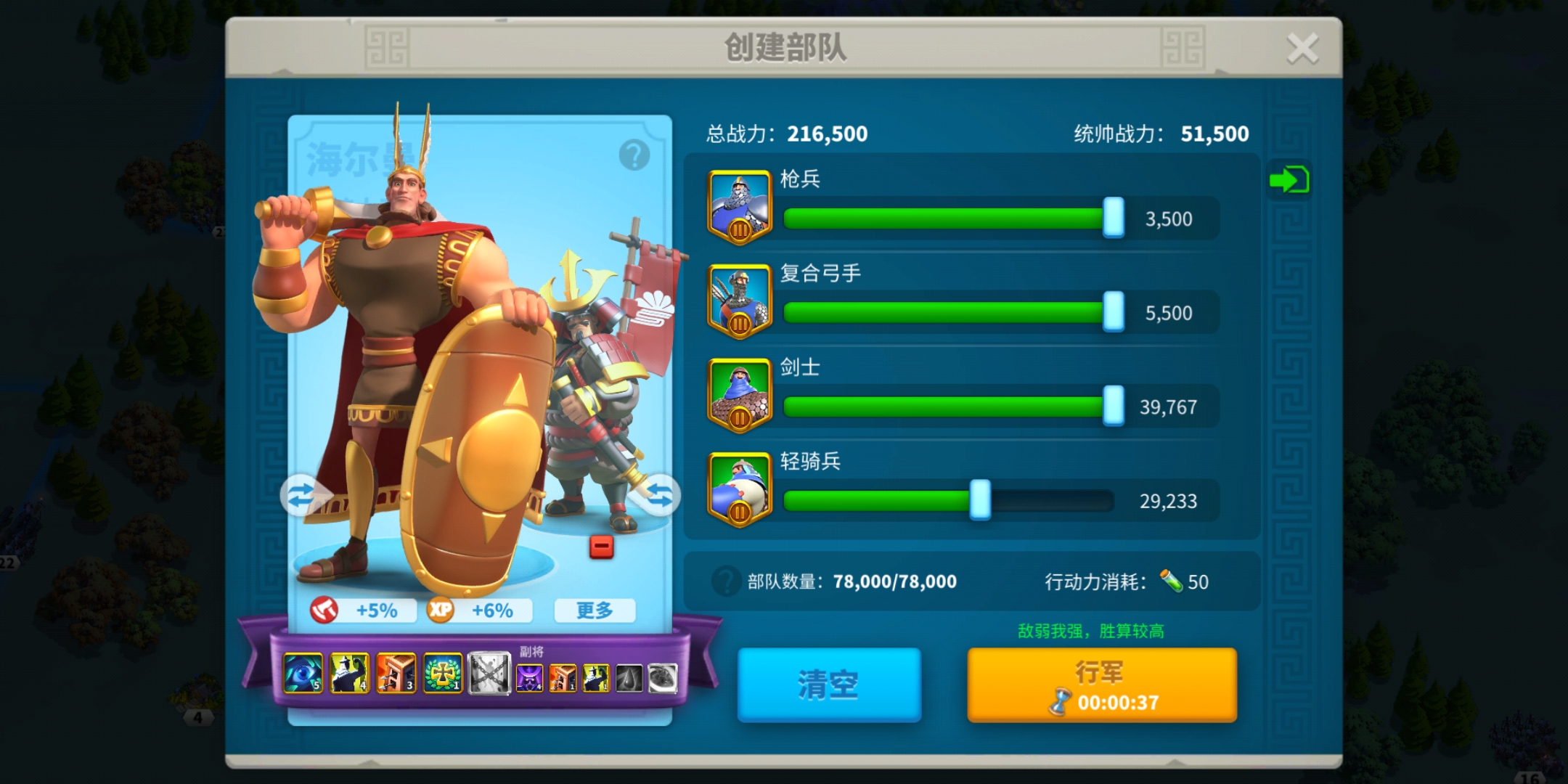
Task: Open the 更多 buffs panel
Action: tap(595, 611)
